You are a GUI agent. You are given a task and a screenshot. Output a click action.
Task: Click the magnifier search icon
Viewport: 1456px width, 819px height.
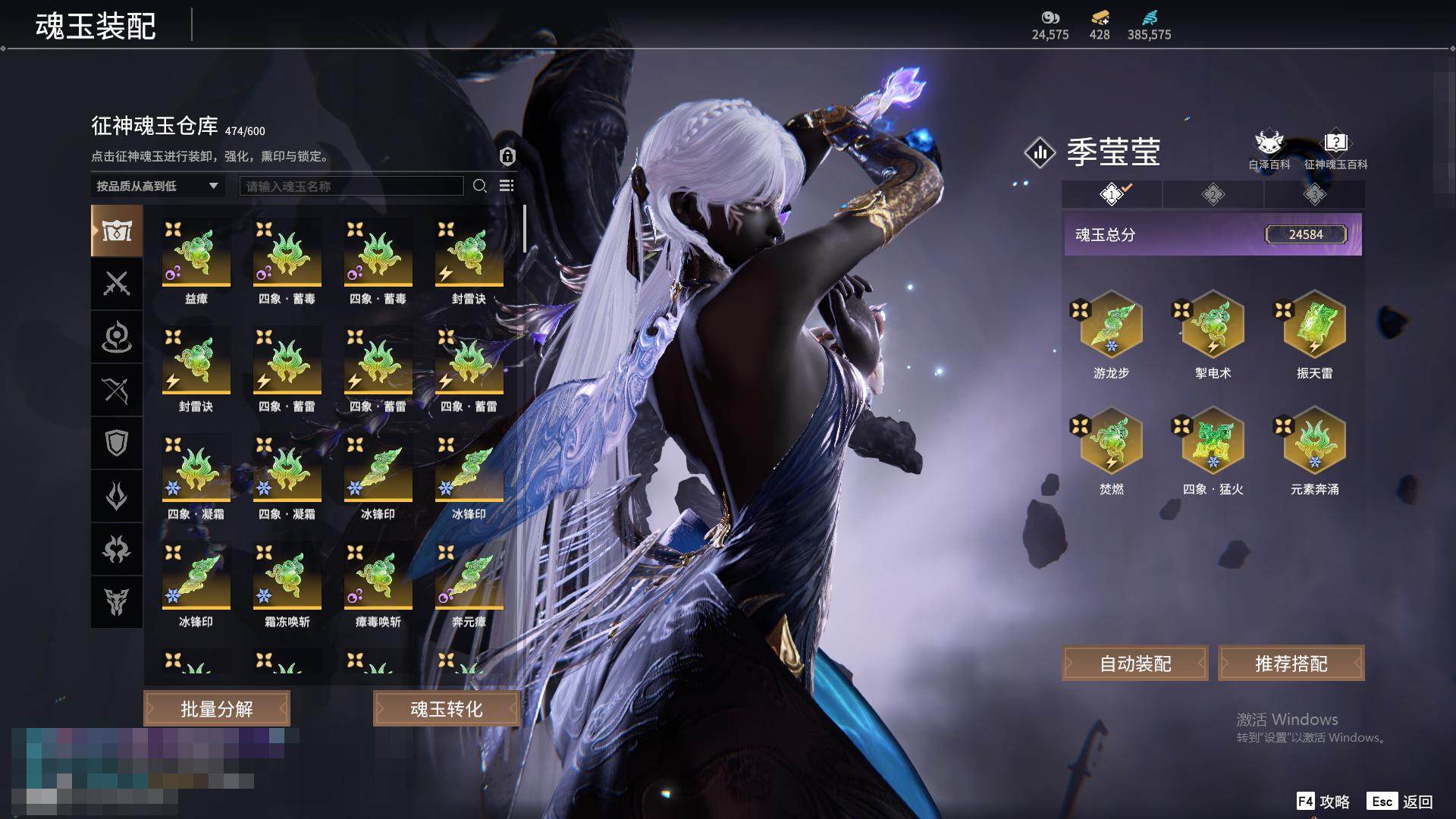pyautogui.click(x=480, y=186)
